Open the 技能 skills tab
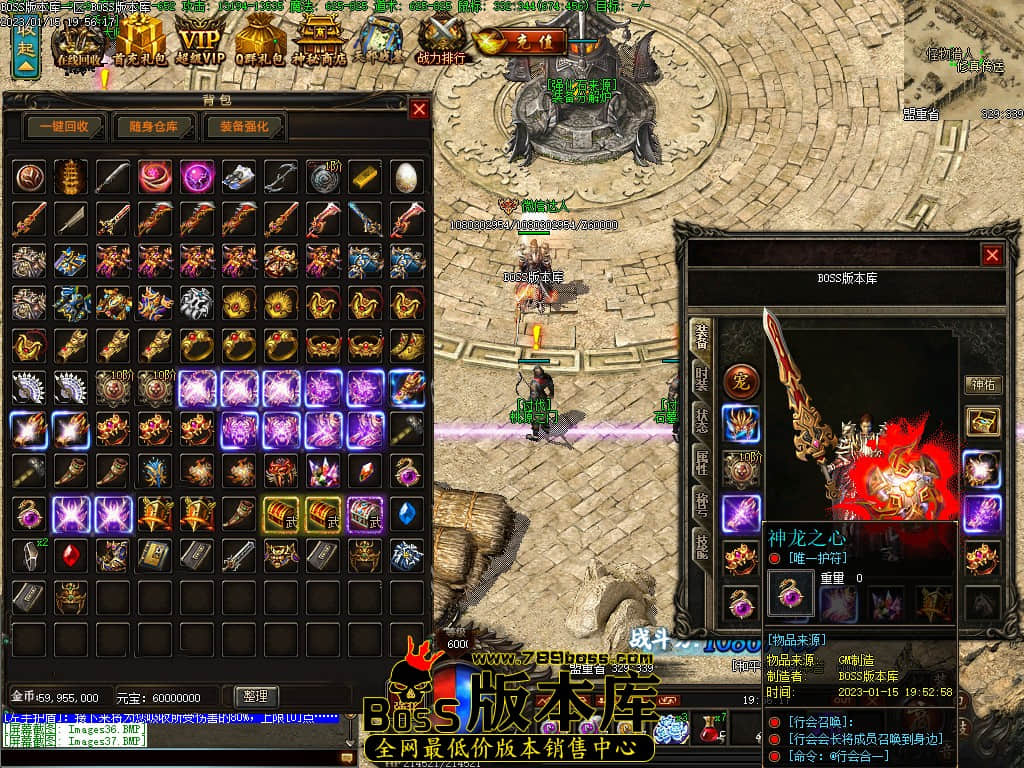 (702, 545)
